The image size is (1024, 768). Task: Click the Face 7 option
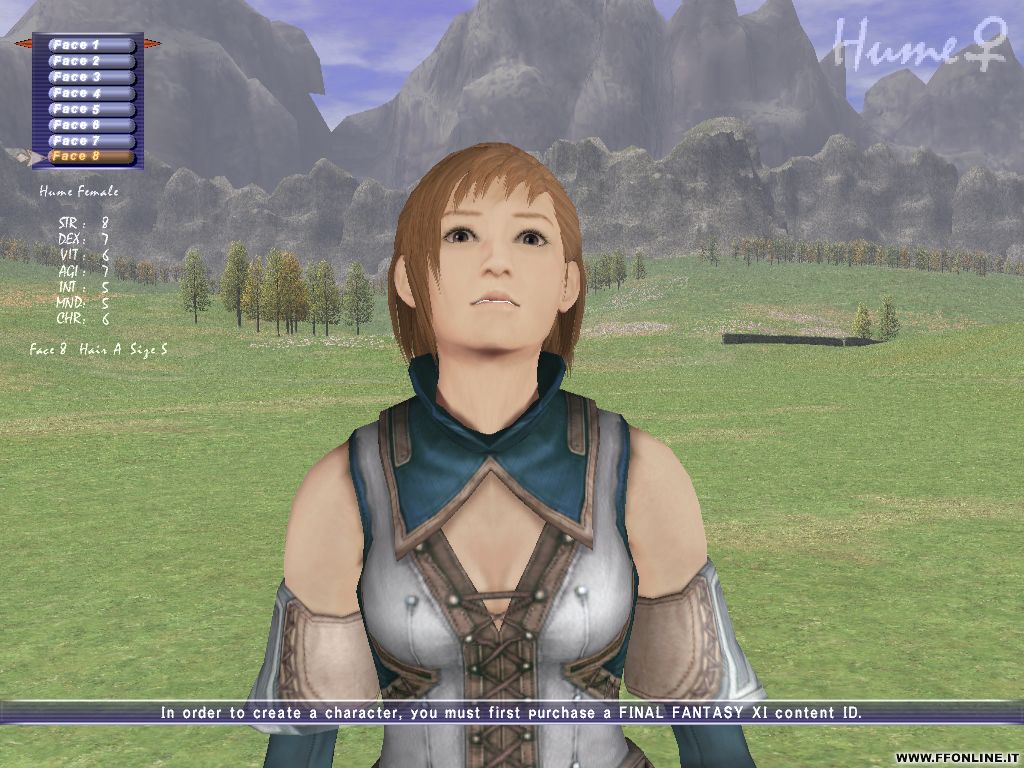(x=90, y=141)
